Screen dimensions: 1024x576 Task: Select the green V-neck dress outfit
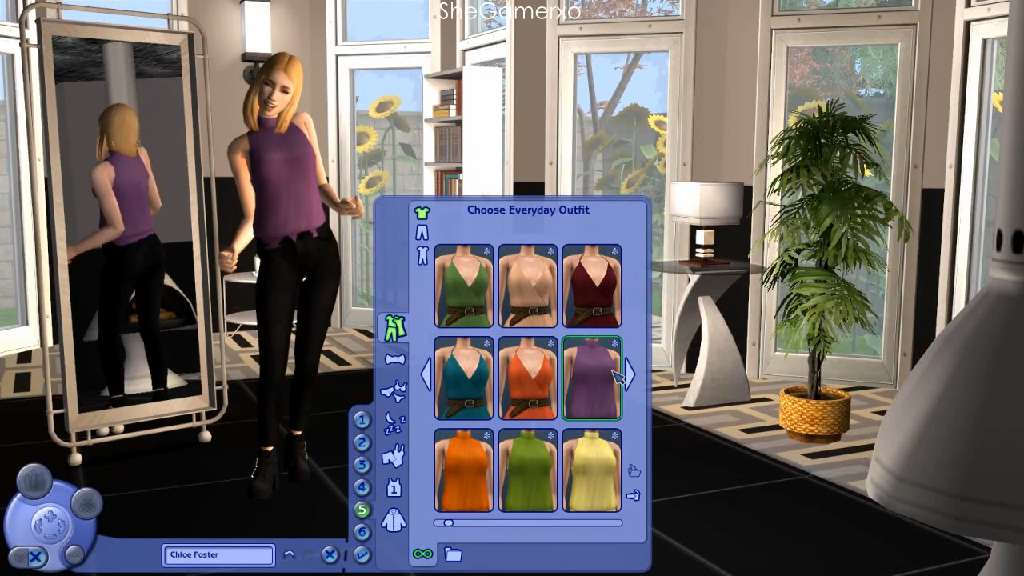pos(464,286)
